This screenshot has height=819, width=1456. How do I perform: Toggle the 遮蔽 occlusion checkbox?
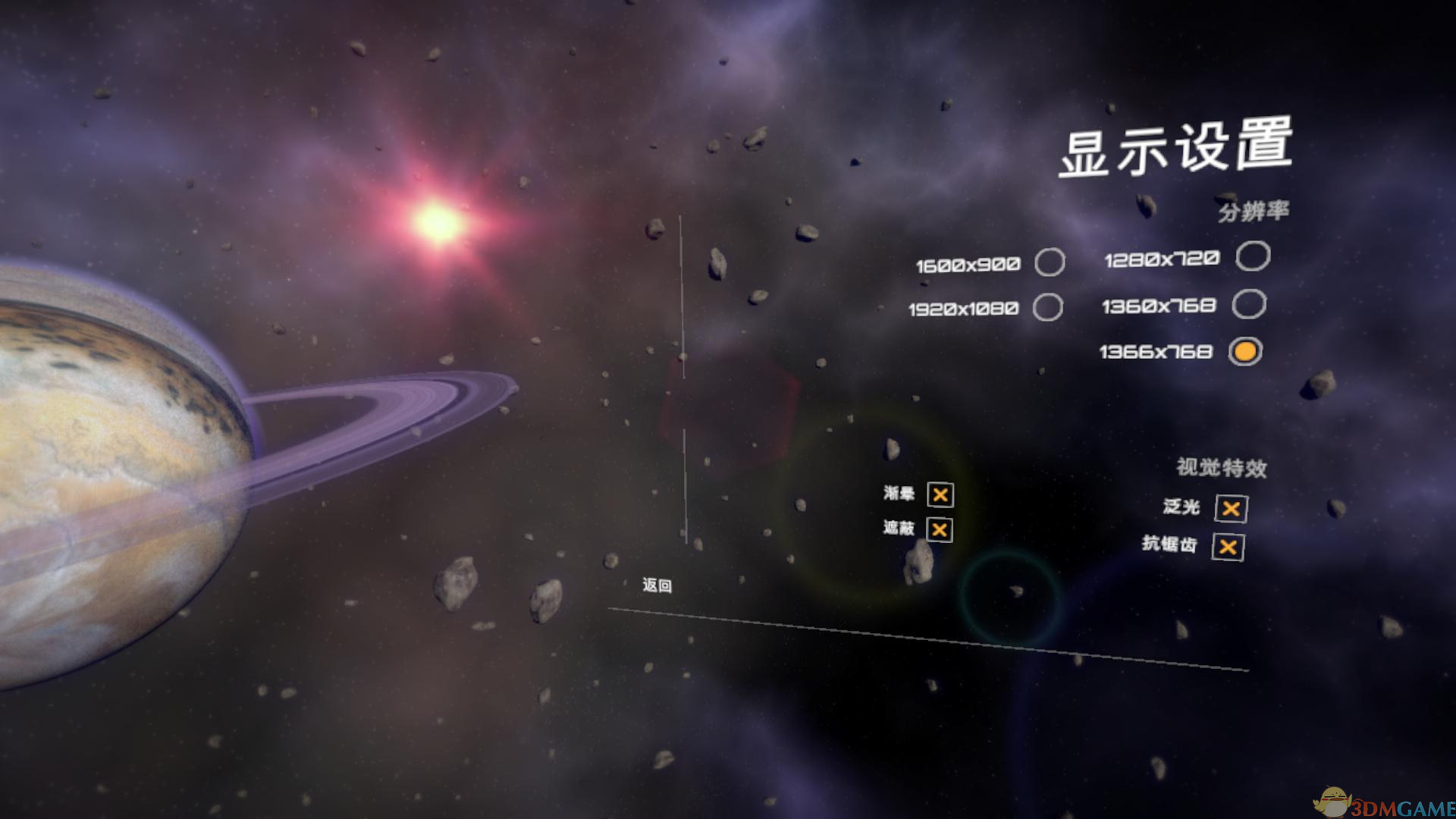(940, 530)
